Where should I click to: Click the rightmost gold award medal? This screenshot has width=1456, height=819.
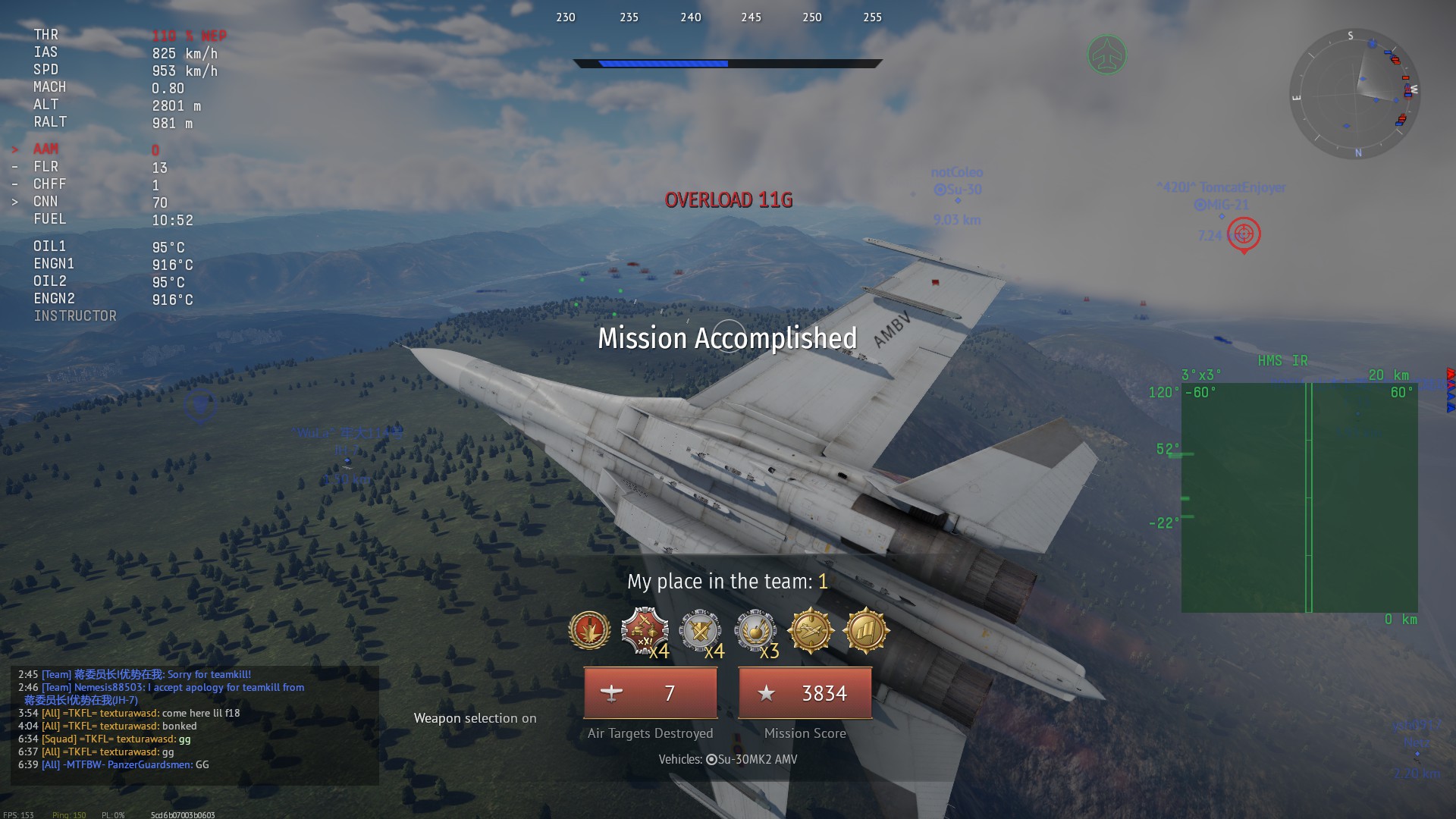865,630
